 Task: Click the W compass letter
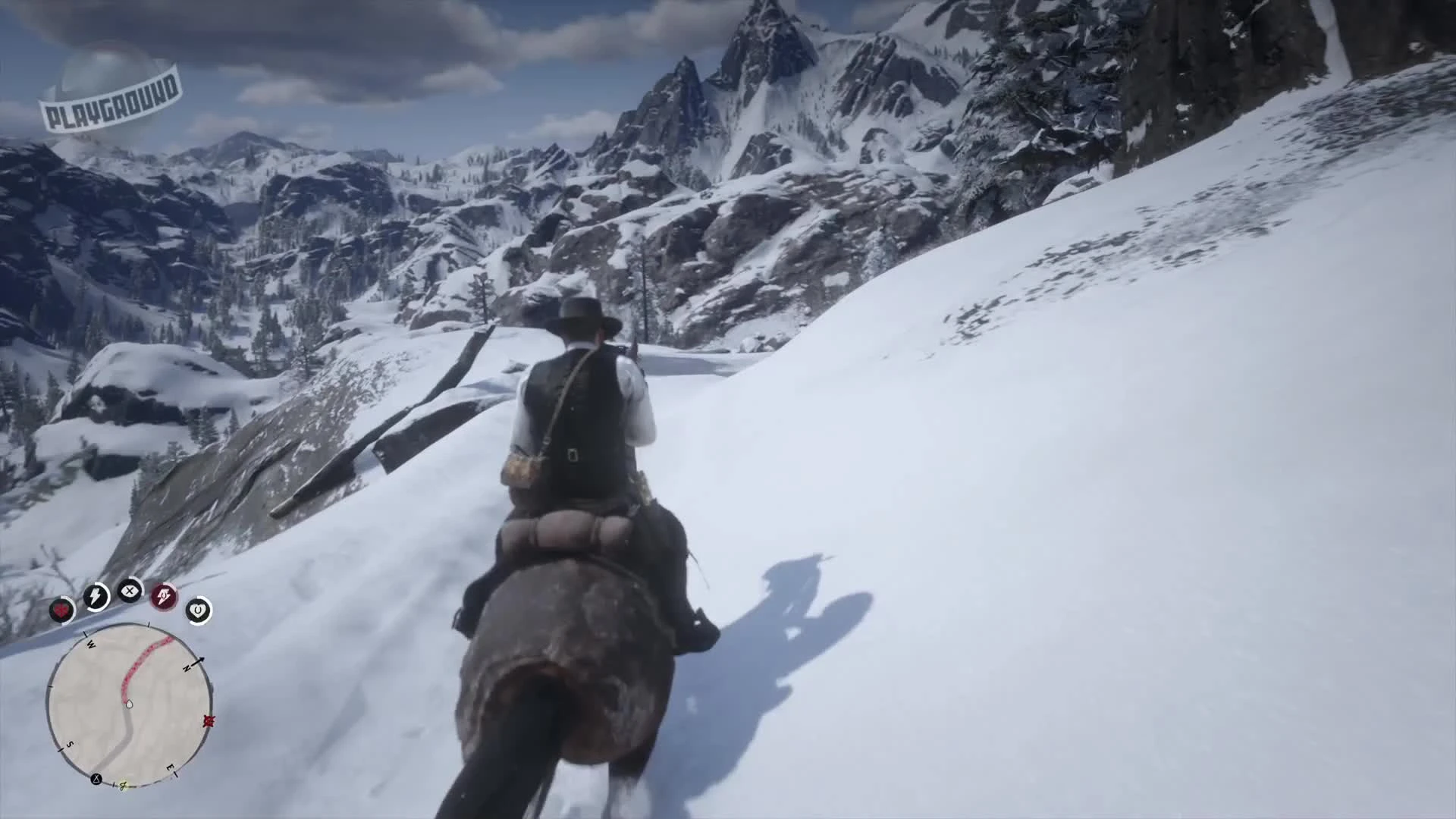(x=90, y=644)
